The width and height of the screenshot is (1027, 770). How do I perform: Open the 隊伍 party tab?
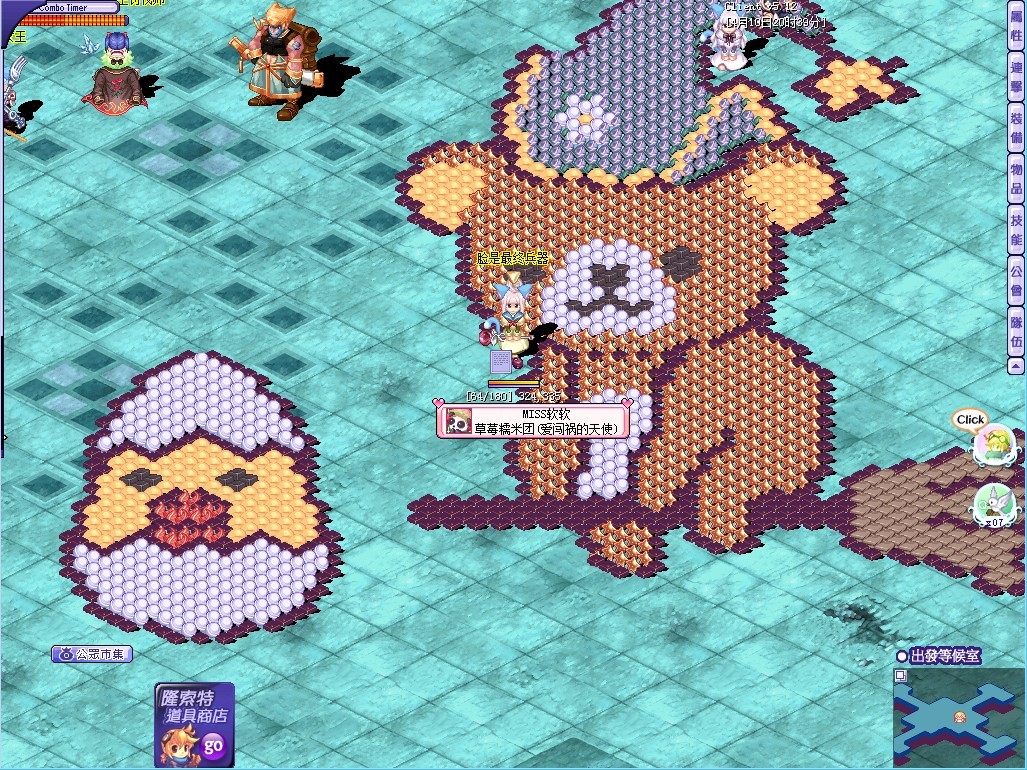pos(1016,332)
